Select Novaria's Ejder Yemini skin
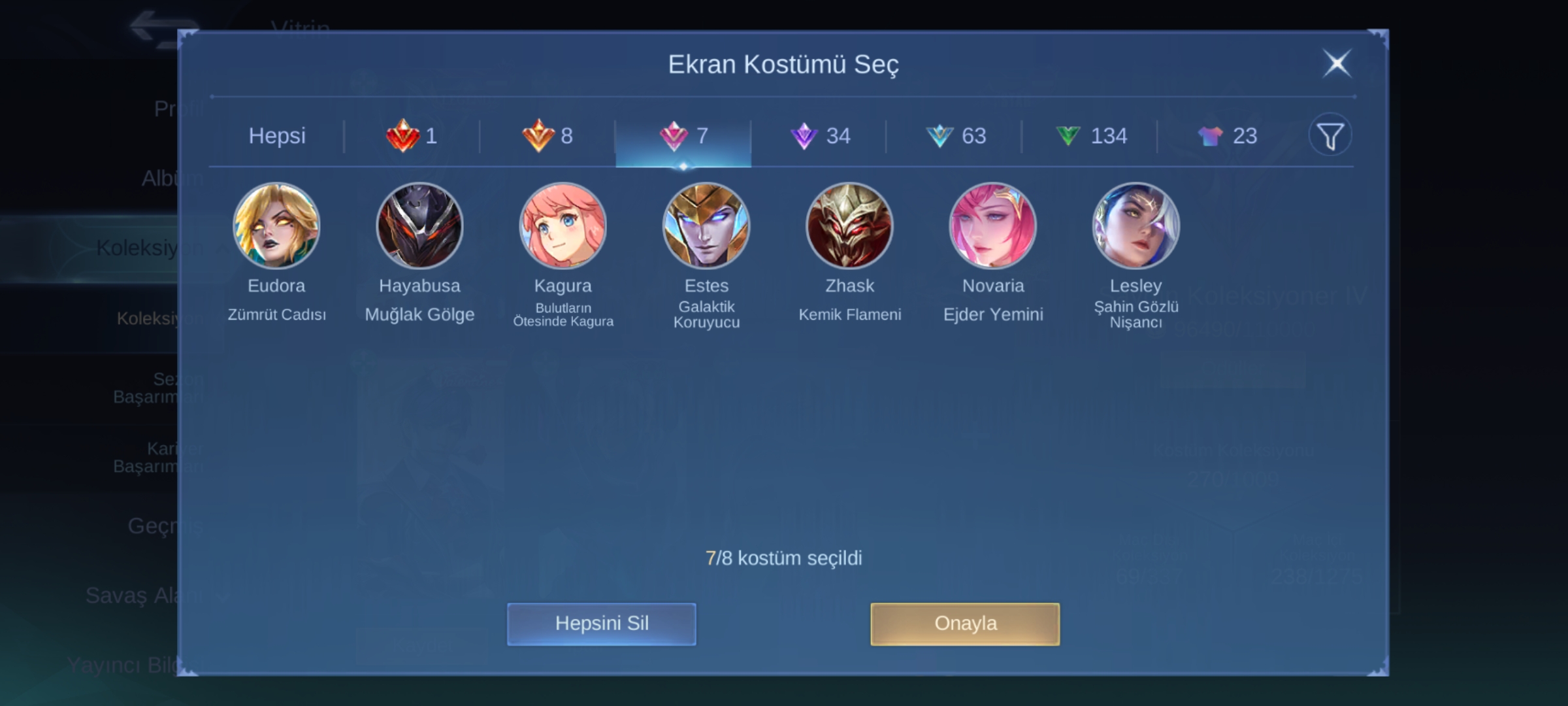This screenshot has height=706, width=1568. point(992,226)
